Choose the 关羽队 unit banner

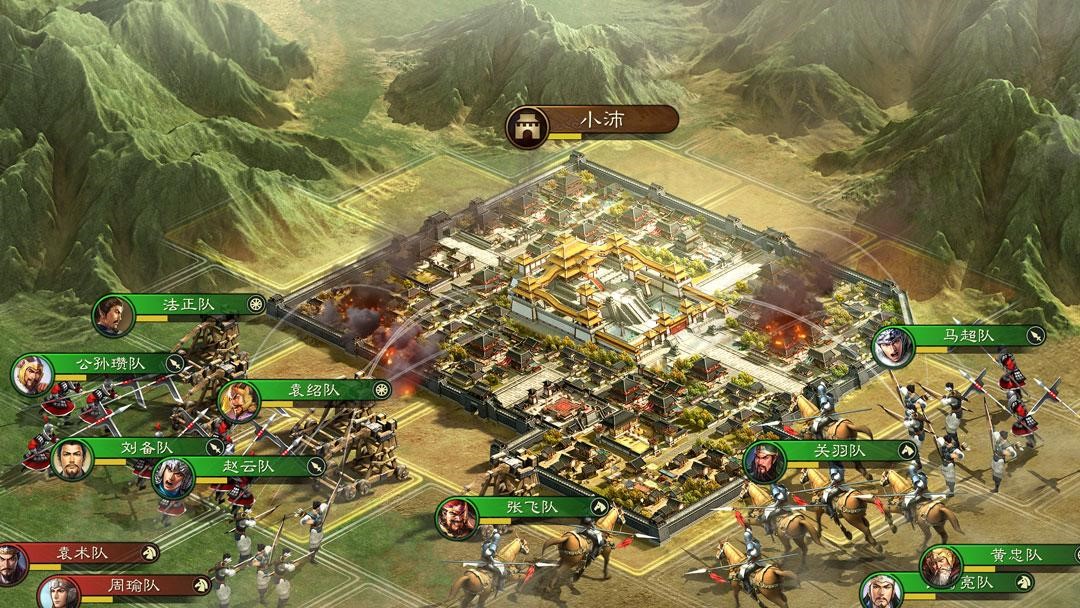846,450
